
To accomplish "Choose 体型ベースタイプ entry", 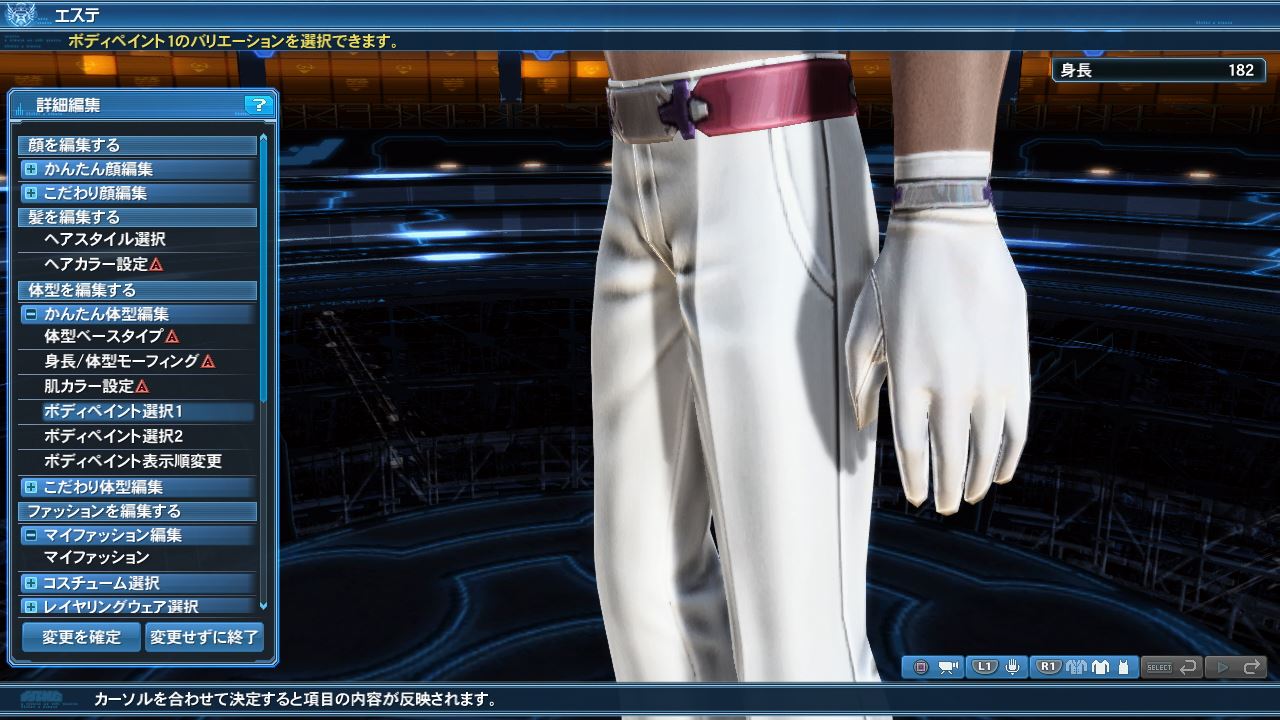I will (104, 337).
